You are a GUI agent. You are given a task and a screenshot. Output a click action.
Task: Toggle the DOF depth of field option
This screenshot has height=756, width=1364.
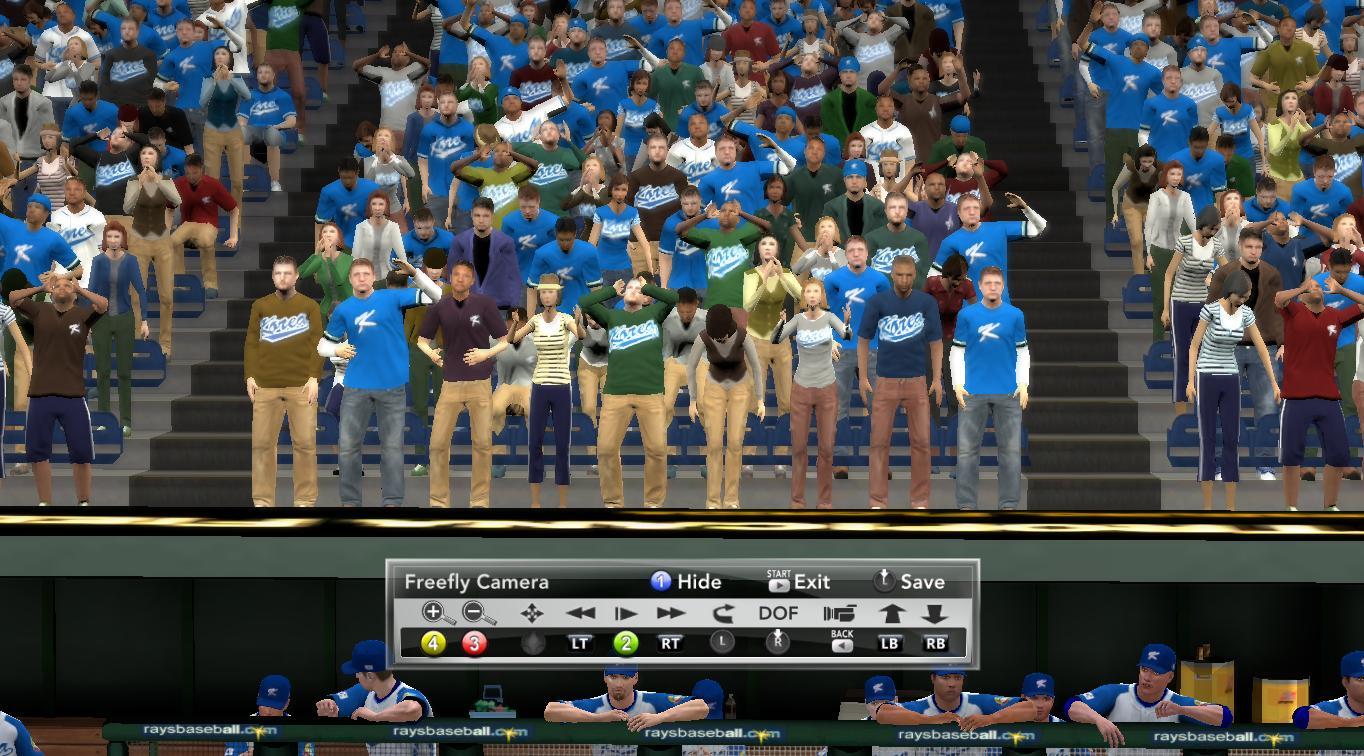[778, 613]
